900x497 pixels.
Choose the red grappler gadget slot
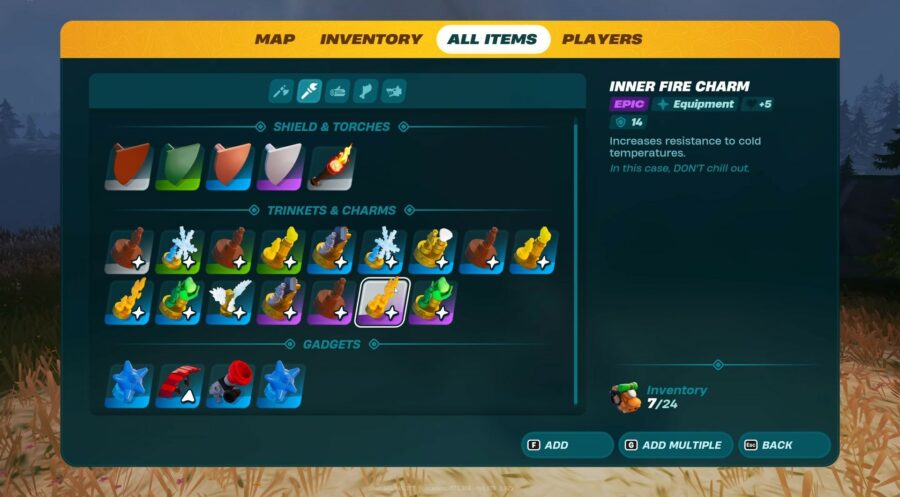point(231,385)
